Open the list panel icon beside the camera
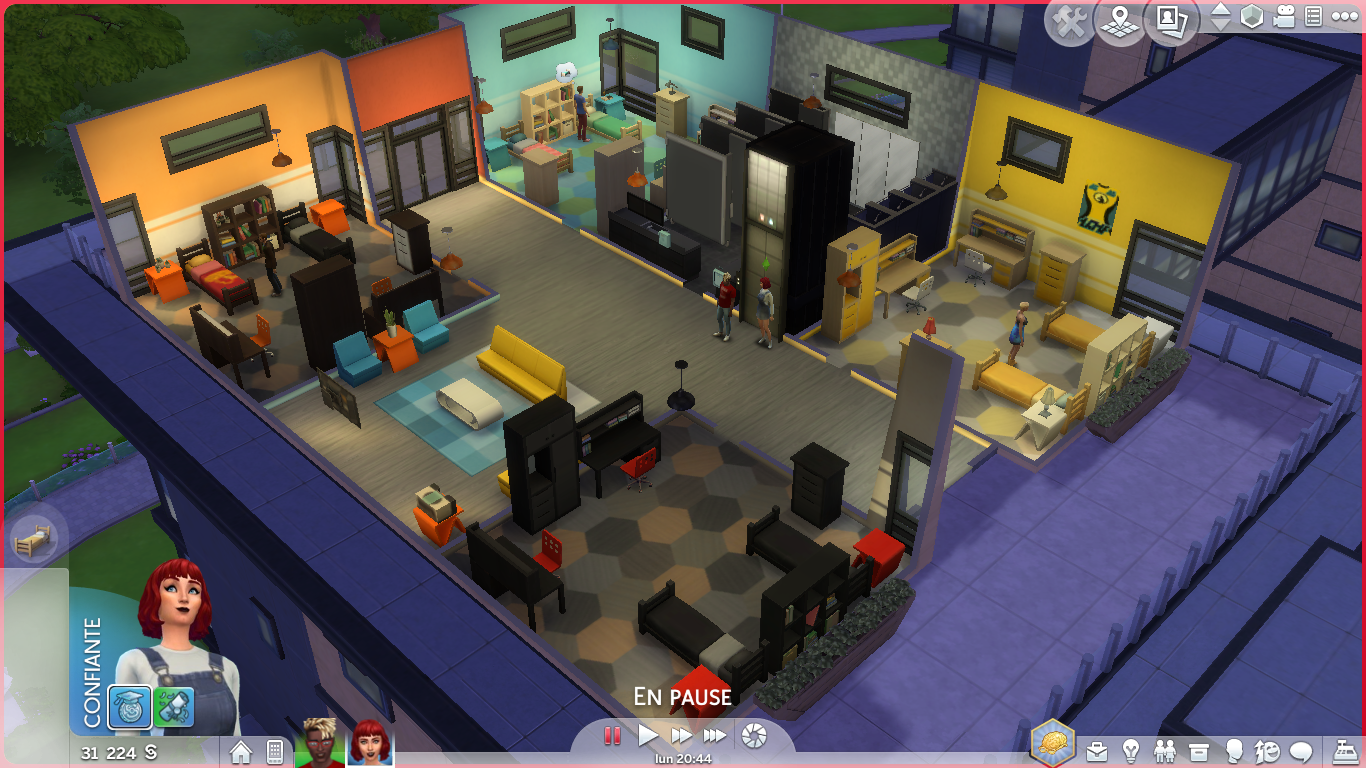This screenshot has width=1366, height=768. tap(1314, 17)
